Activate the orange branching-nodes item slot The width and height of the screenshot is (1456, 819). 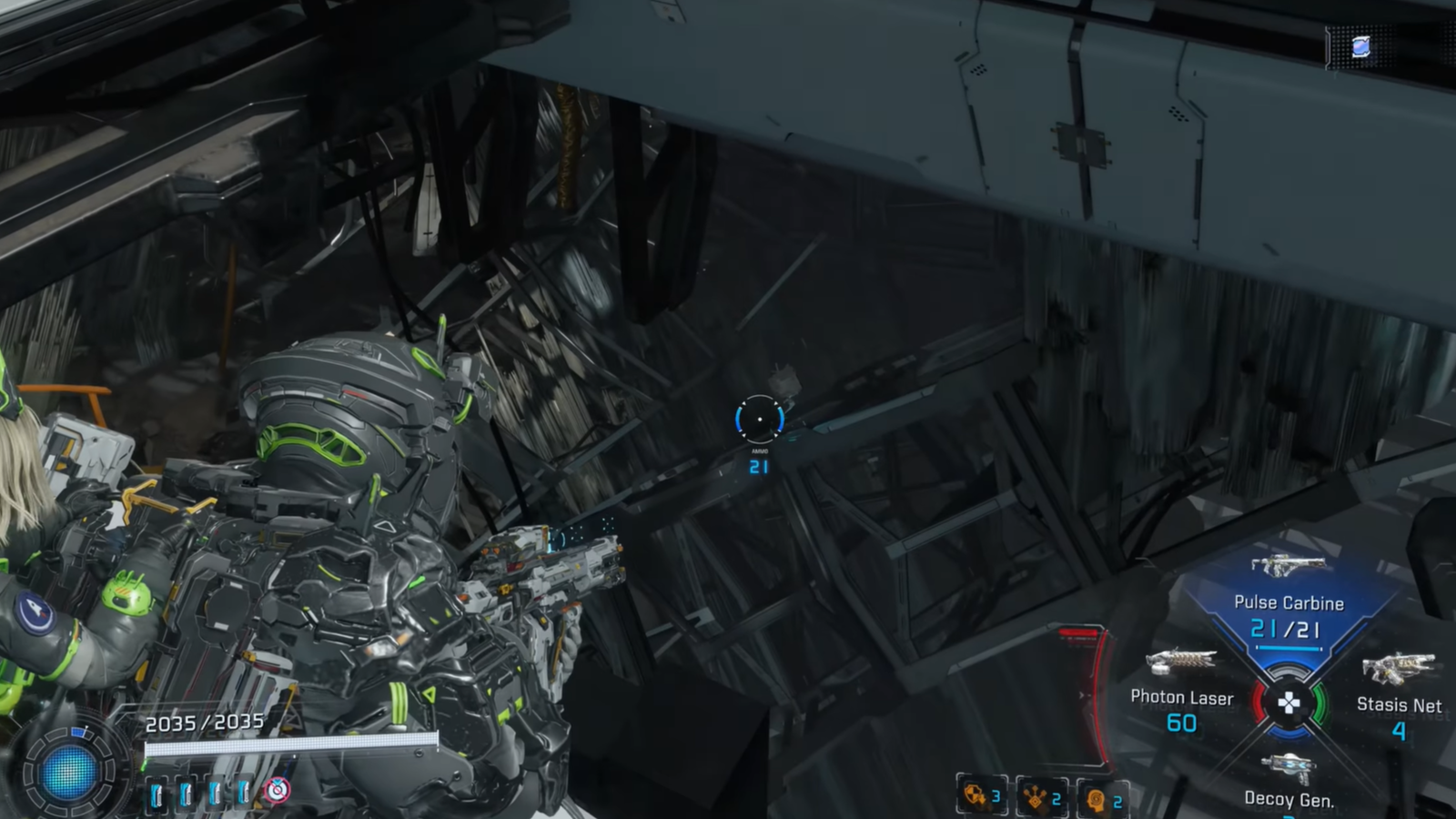point(1041,798)
